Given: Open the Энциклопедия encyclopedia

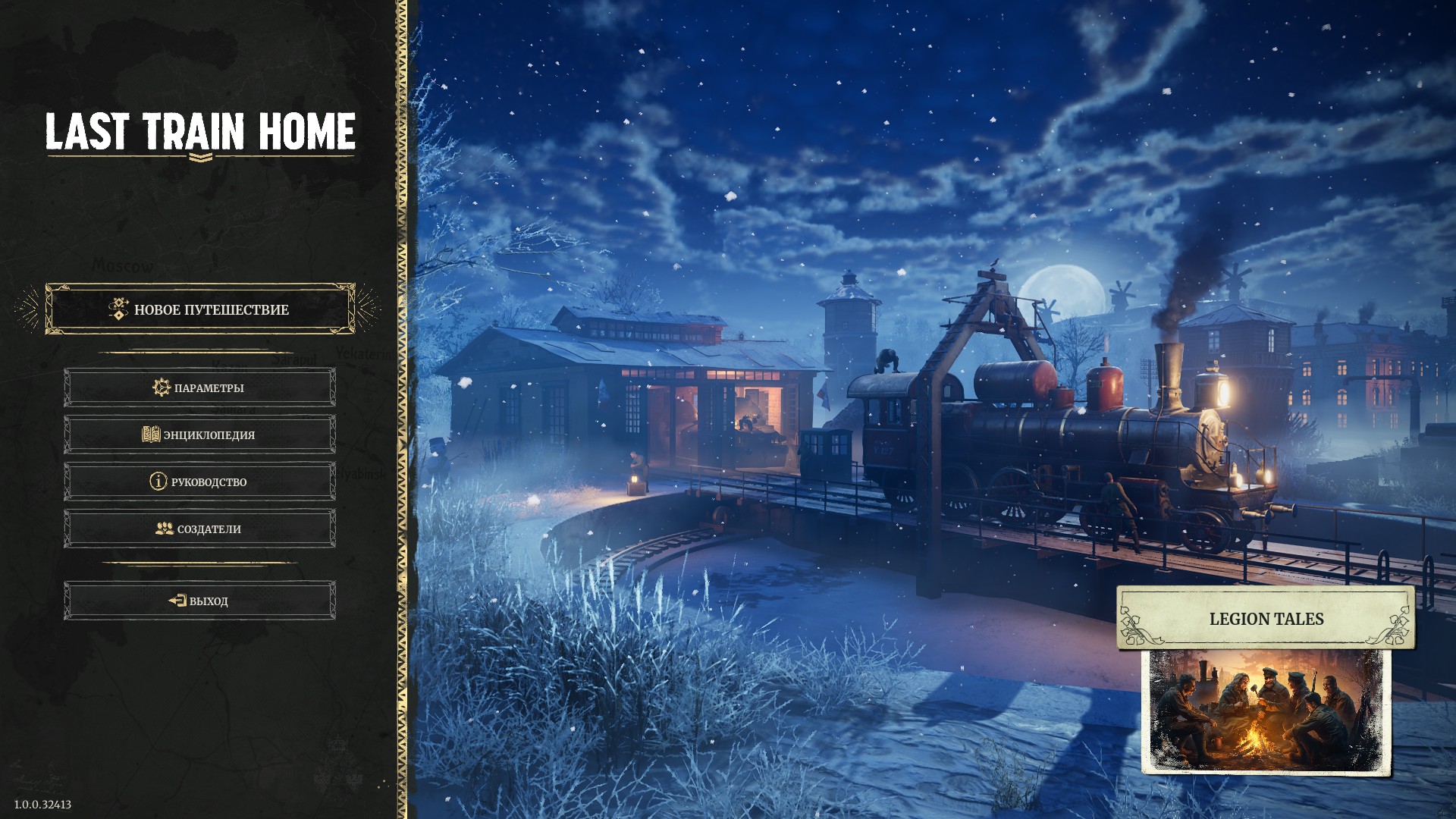Looking at the screenshot, I should [x=199, y=435].
